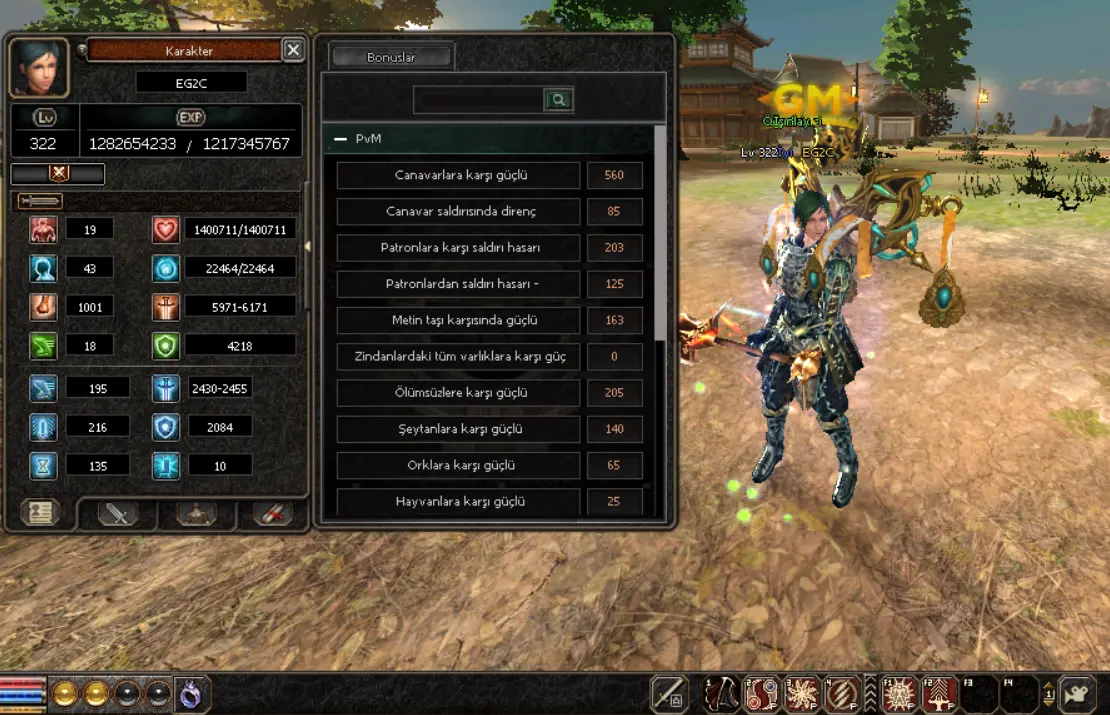Close the Karakter window

292,50
